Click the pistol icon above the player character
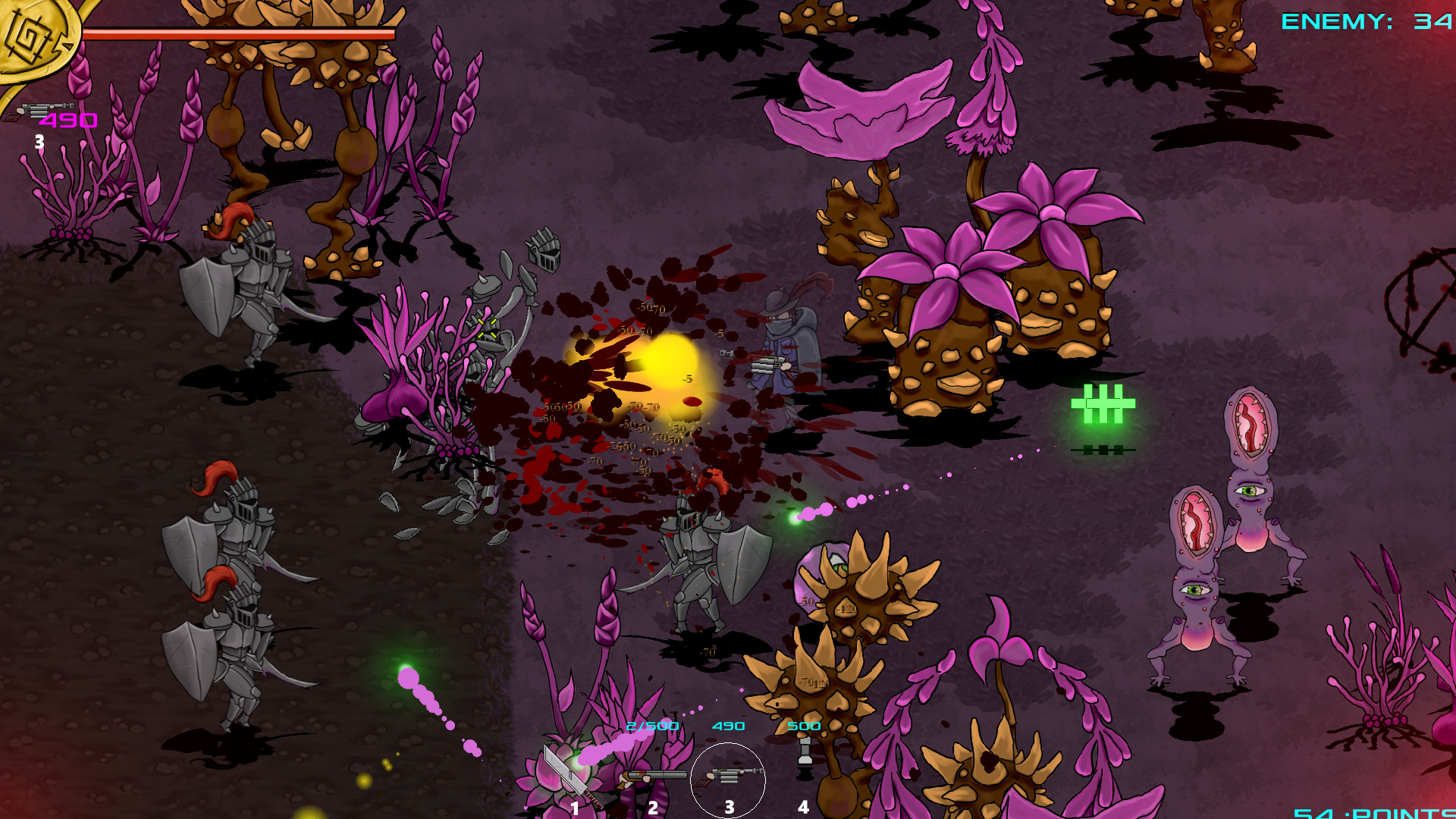Image resolution: width=1456 pixels, height=819 pixels. point(726,352)
